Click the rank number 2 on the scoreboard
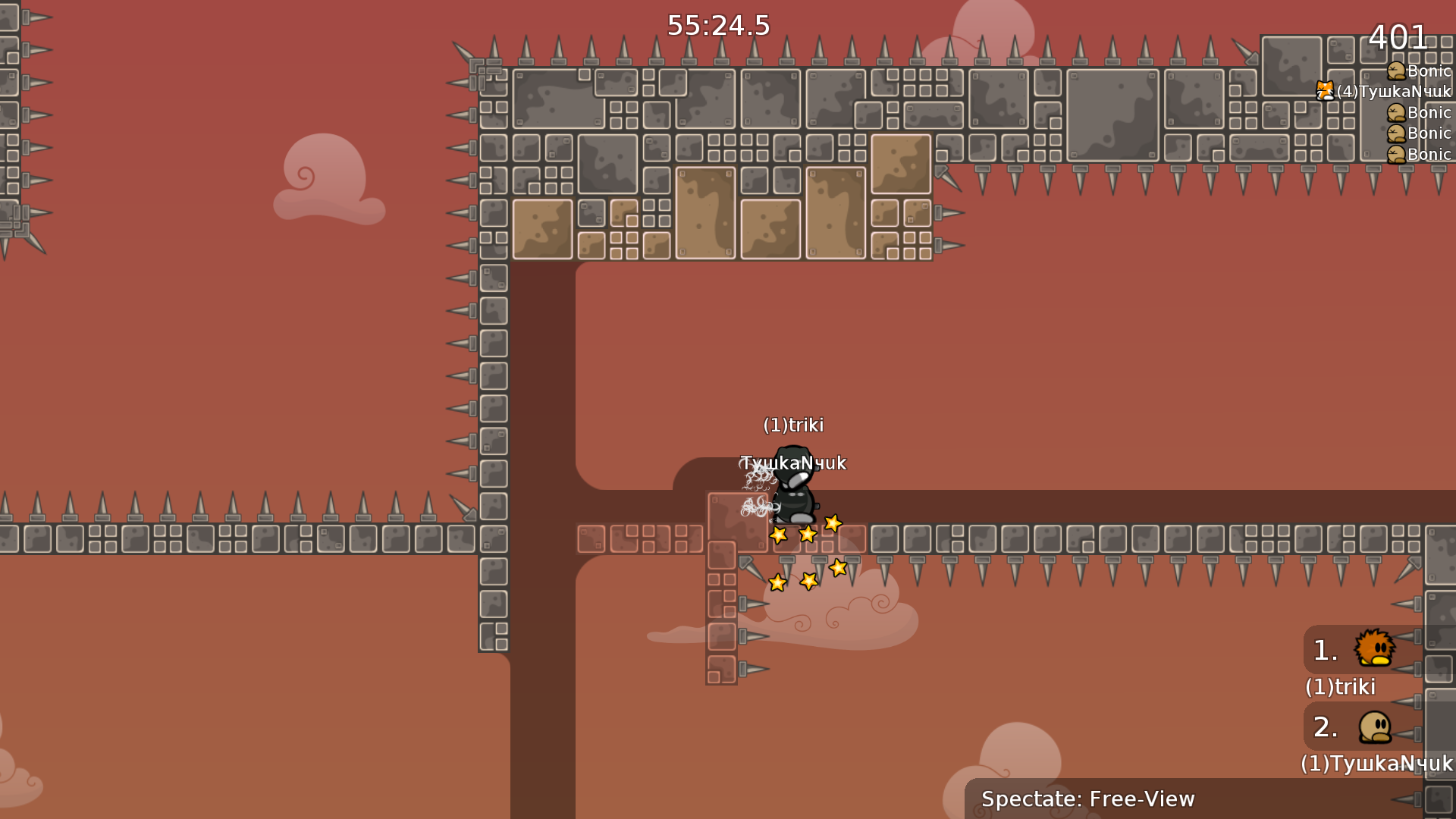The height and width of the screenshot is (819, 1456). point(1324,728)
